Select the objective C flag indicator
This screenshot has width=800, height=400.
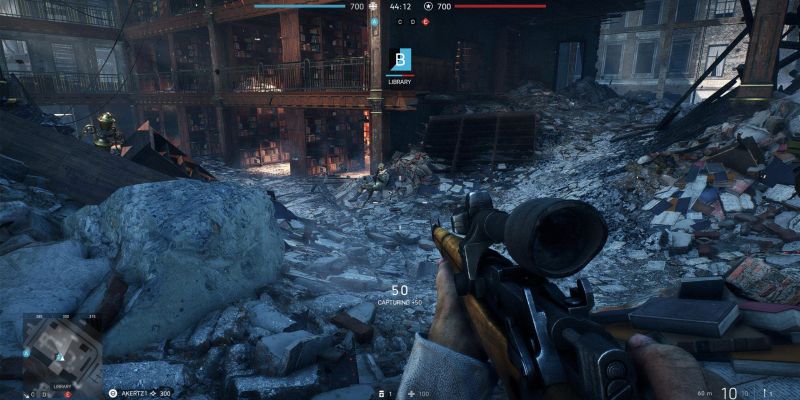[x=400, y=20]
